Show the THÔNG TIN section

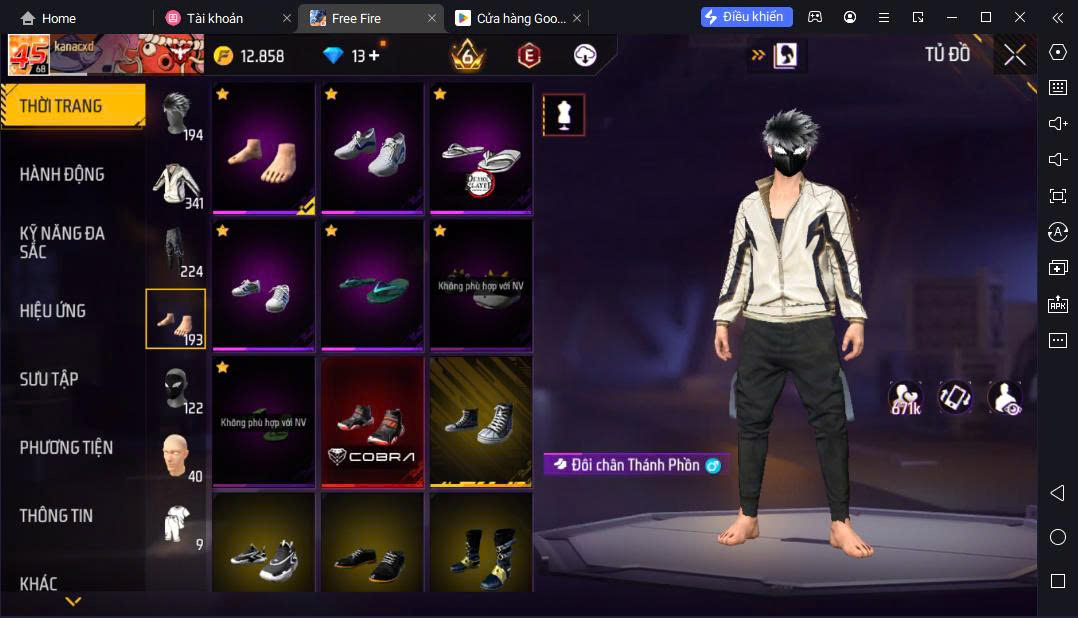click(56, 516)
